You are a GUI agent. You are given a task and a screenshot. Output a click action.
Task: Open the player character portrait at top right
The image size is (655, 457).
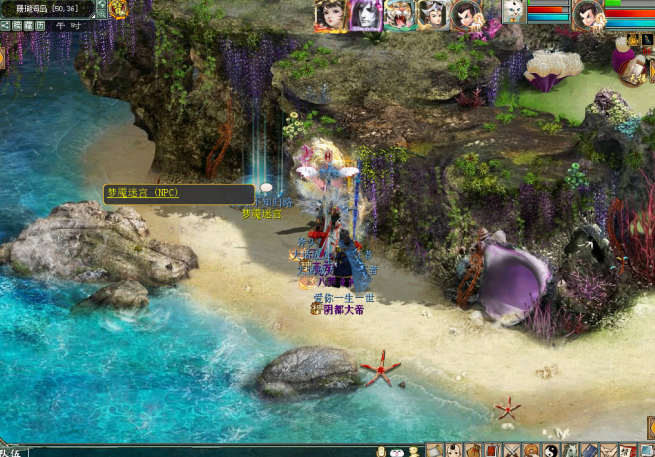588,14
